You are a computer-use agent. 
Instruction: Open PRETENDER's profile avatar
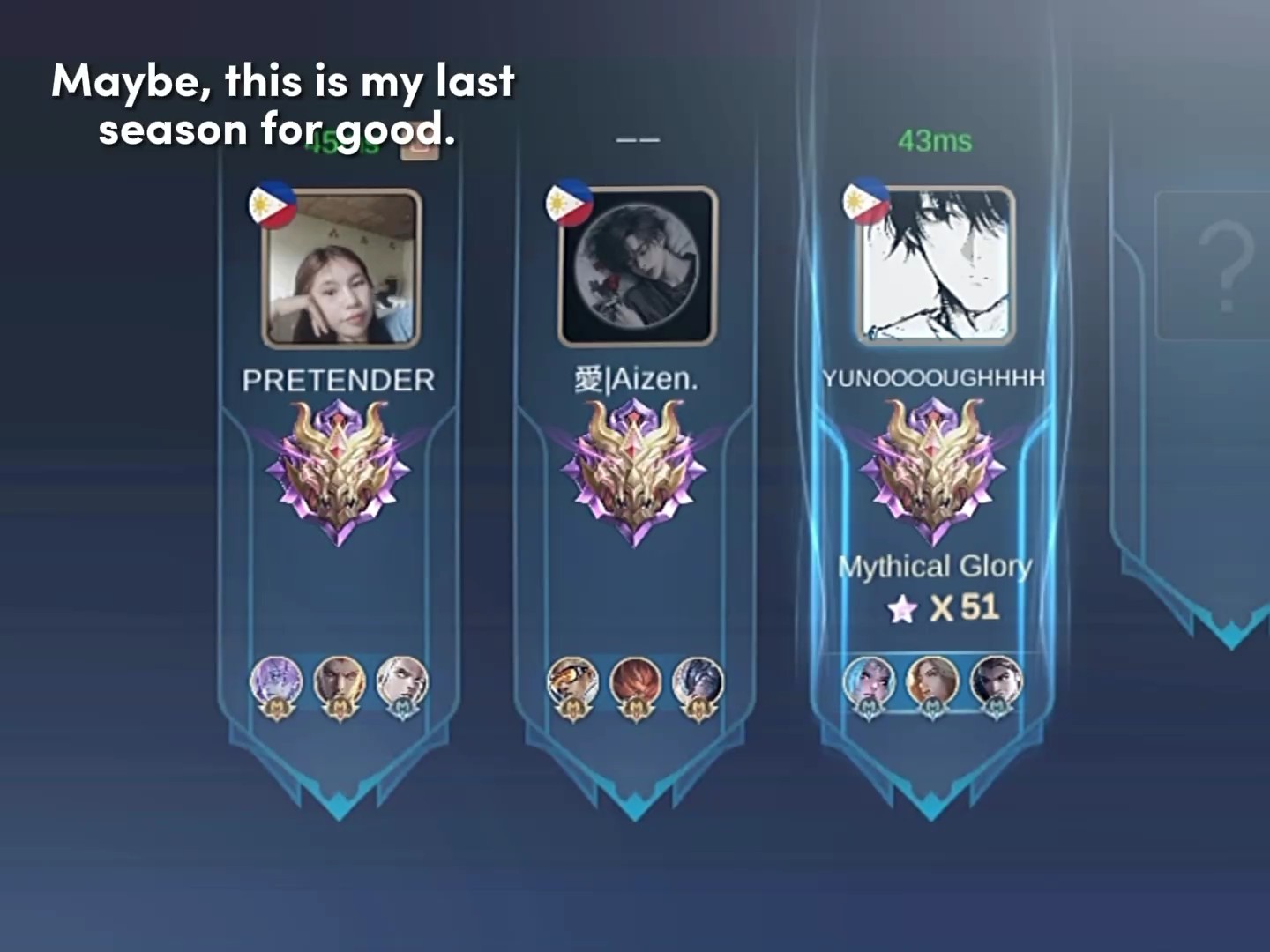[x=340, y=268]
